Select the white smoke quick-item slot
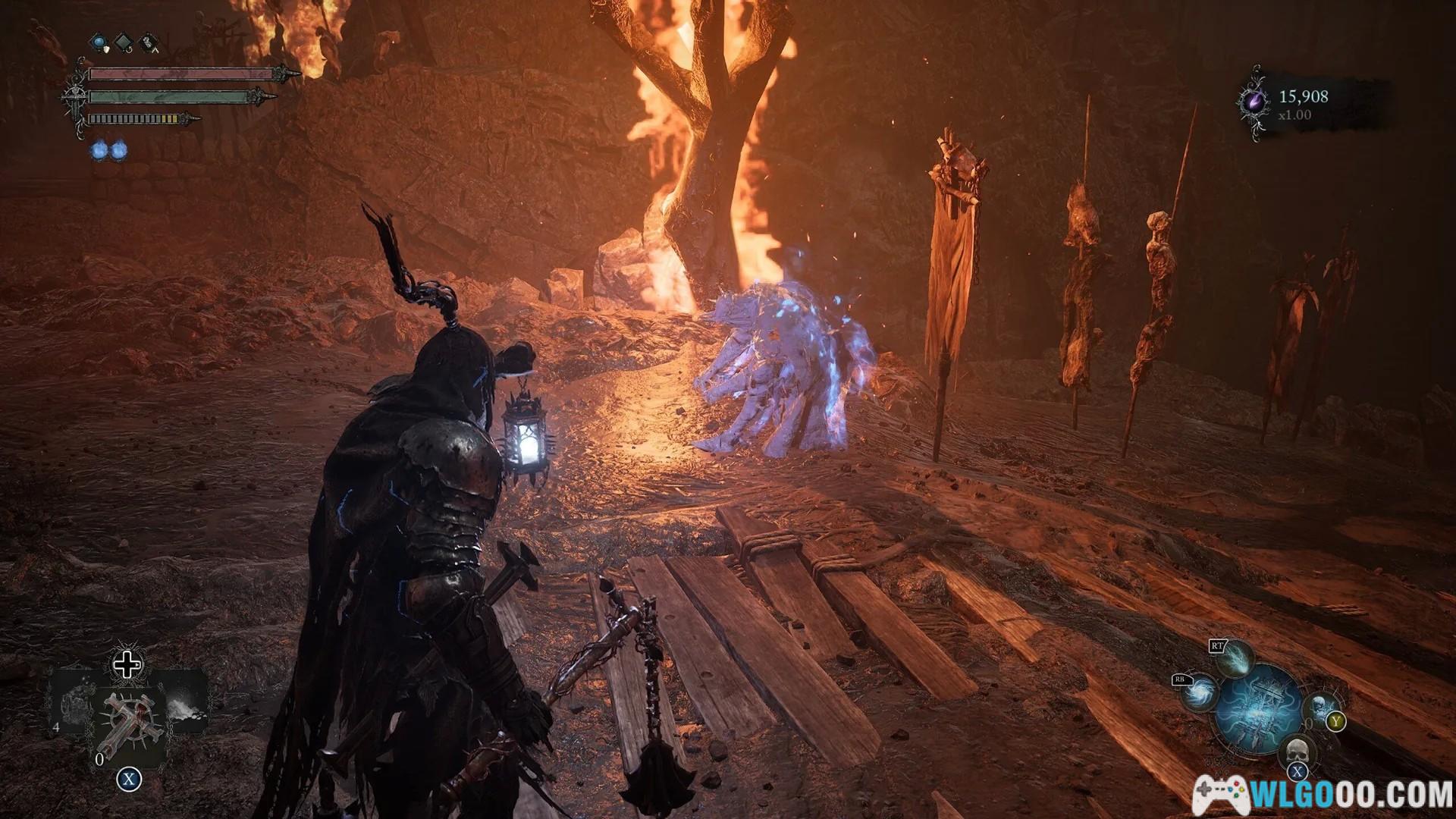Image resolution: width=1456 pixels, height=819 pixels. click(184, 701)
